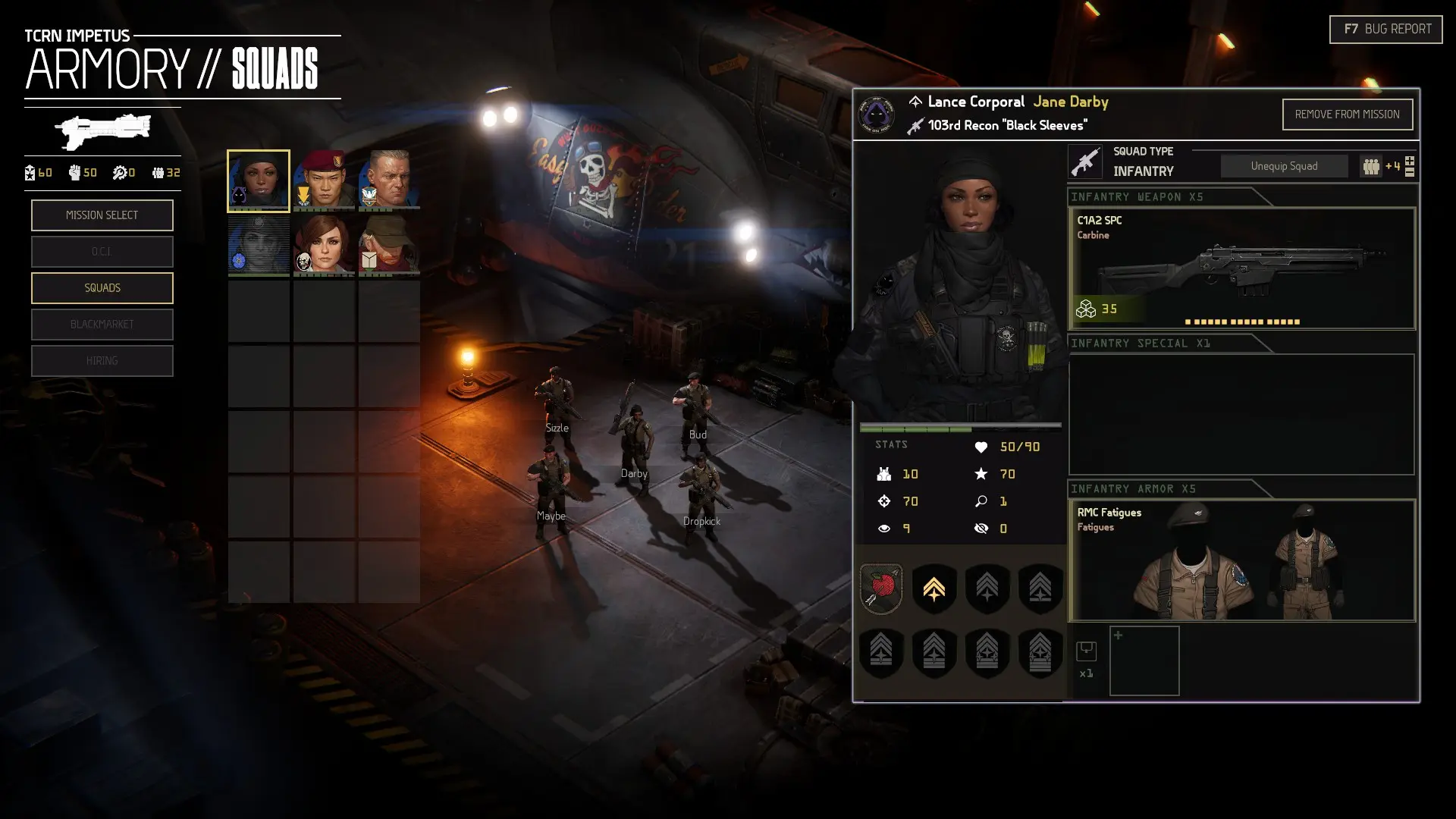Select the brown-haired woman portrait

[324, 244]
